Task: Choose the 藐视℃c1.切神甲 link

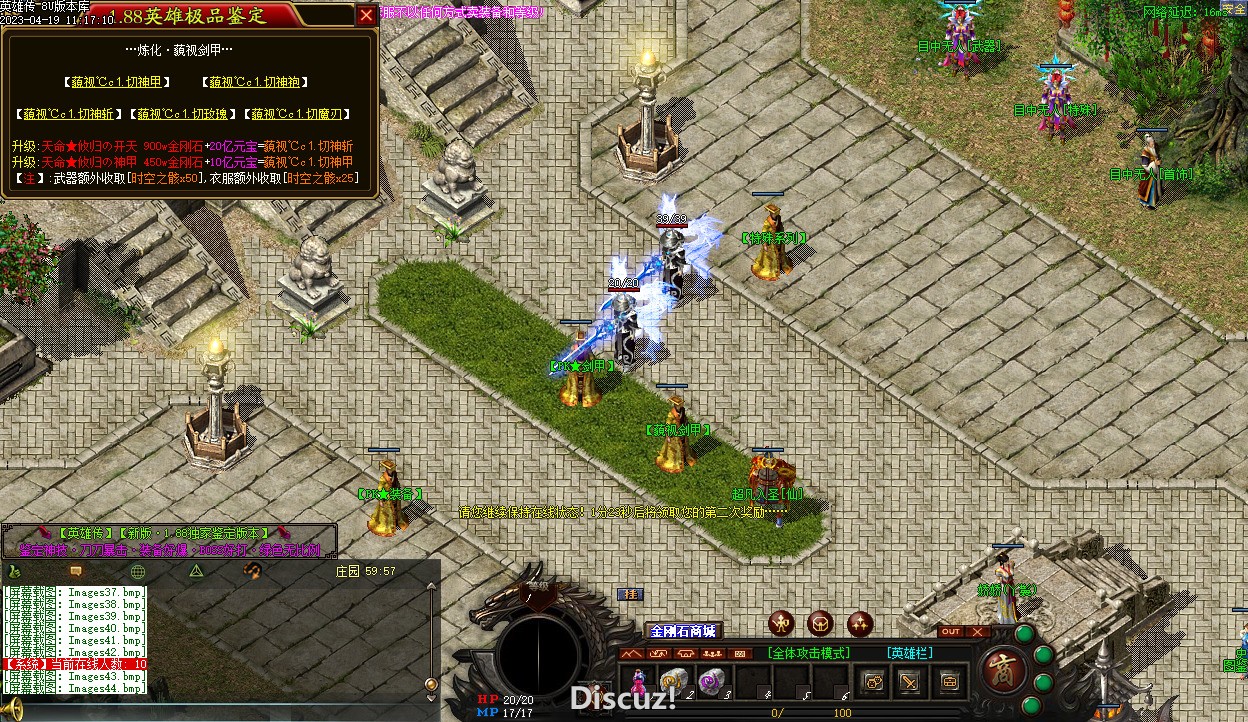Action: [116, 82]
